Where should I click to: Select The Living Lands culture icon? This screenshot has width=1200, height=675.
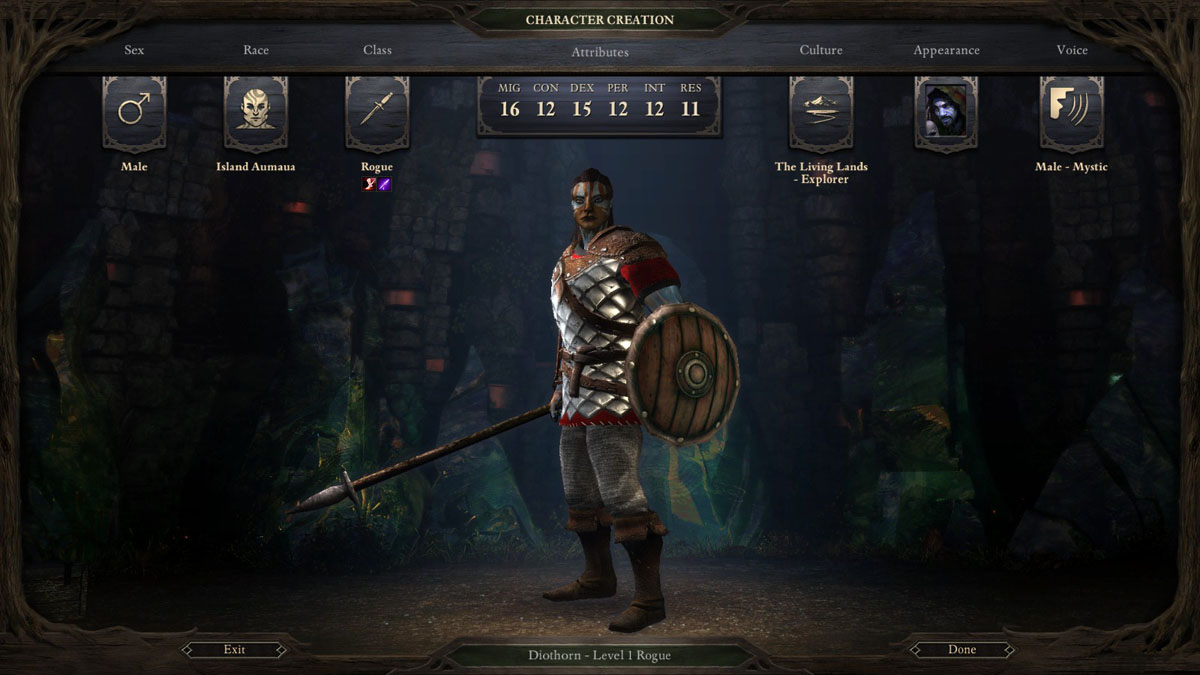coord(820,113)
